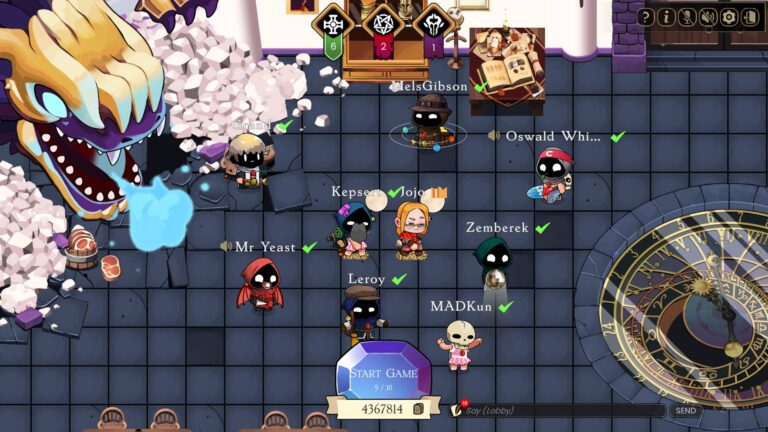This screenshot has height=432, width=768.
Task: Toggle the muted speaker sound icon
Action: pyautogui.click(x=708, y=17)
